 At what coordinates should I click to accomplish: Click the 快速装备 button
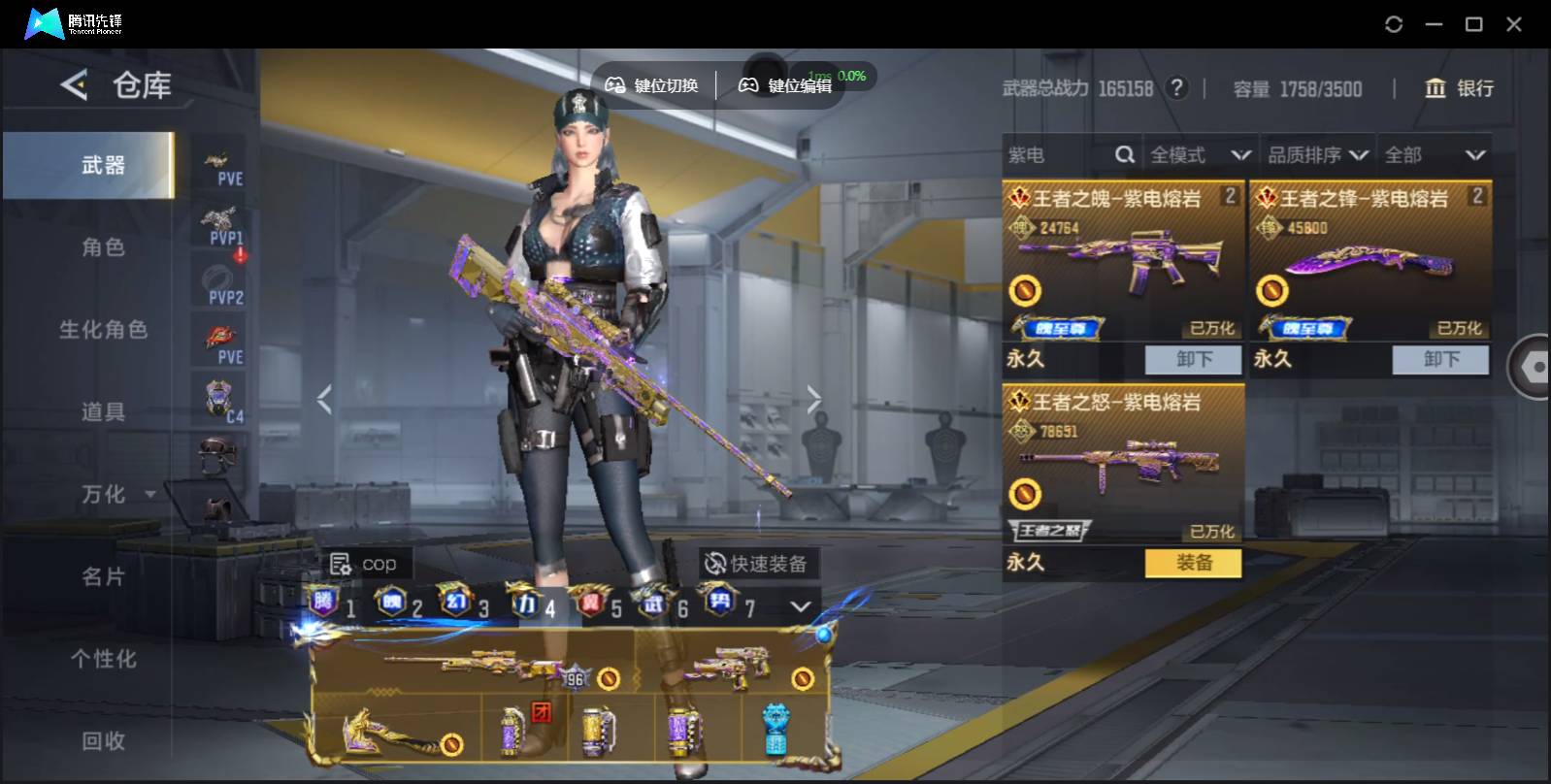click(757, 564)
